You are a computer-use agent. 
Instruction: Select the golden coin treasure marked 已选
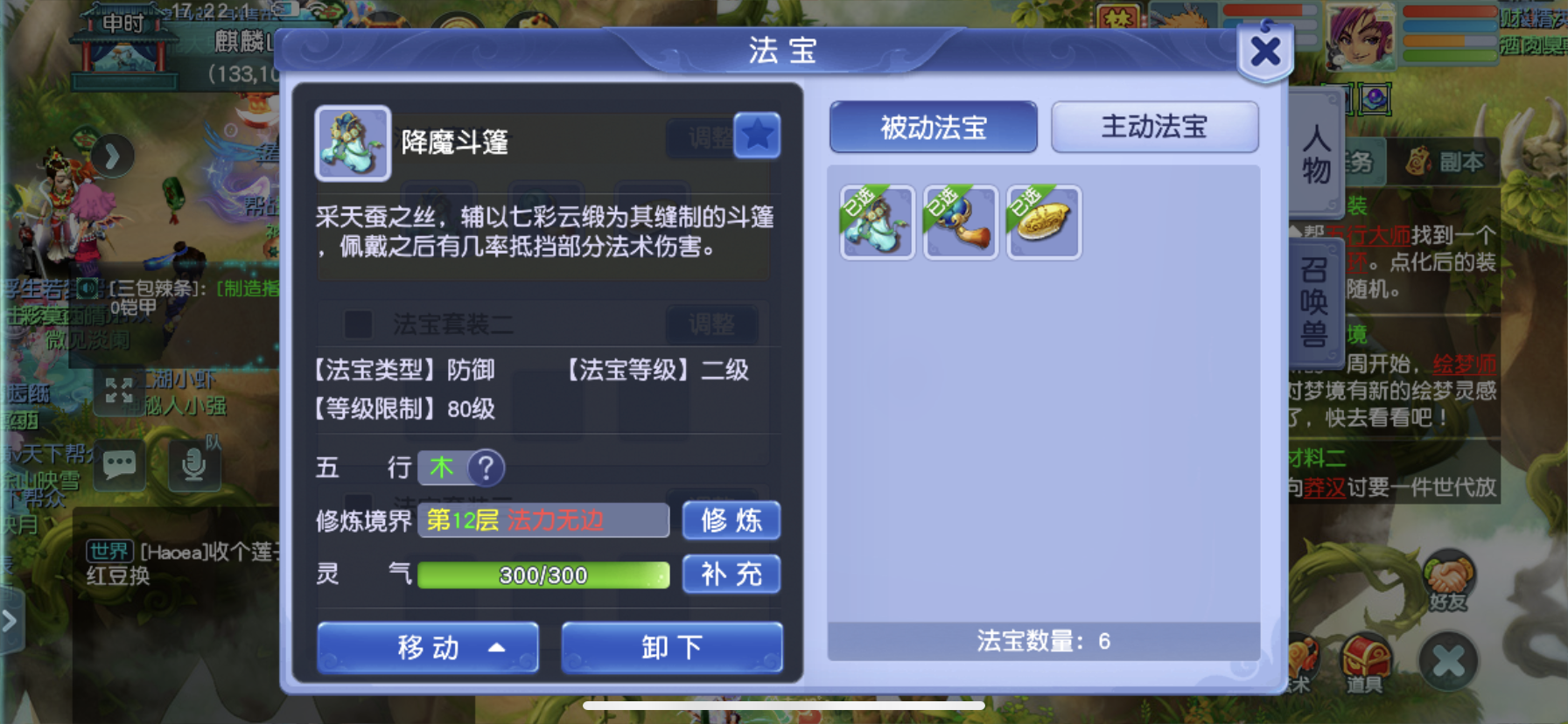[x=1042, y=221]
